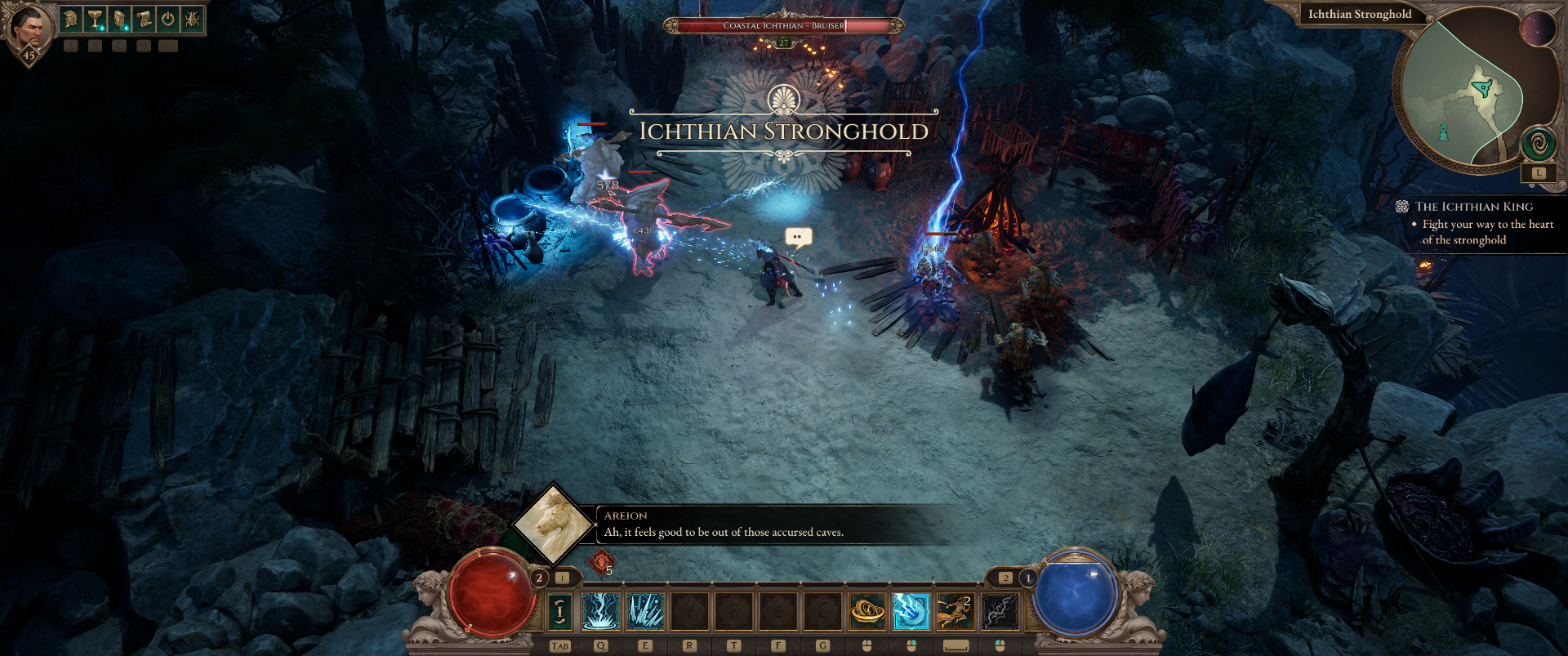The height and width of the screenshot is (656, 1568).
Task: Click the red buff icon with 5 stacks
Action: click(602, 562)
